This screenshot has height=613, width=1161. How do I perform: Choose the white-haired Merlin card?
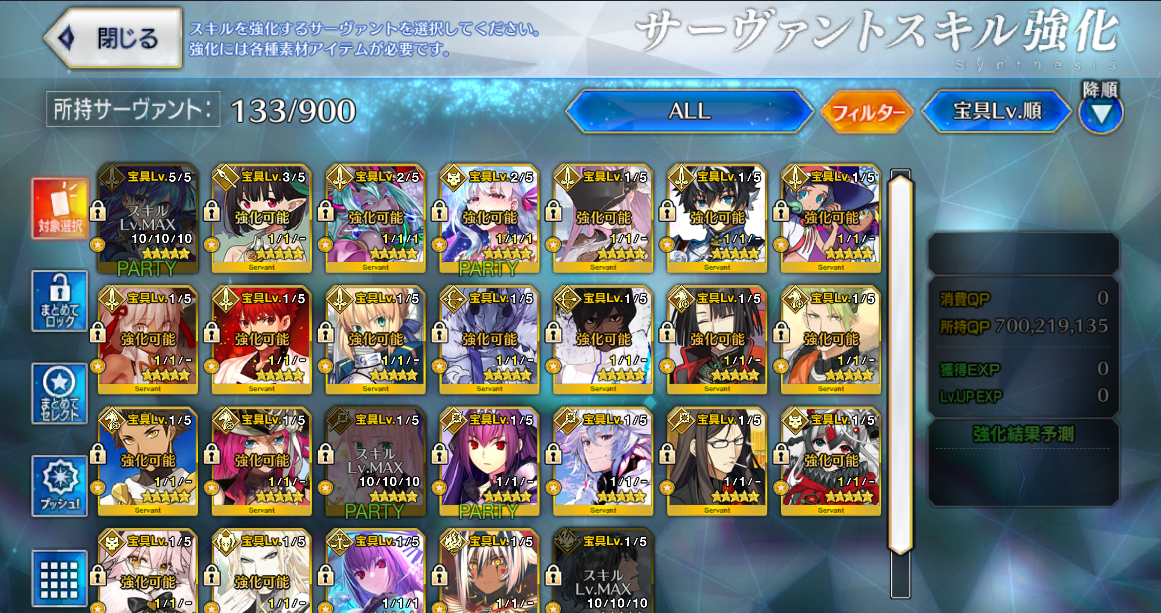click(604, 462)
